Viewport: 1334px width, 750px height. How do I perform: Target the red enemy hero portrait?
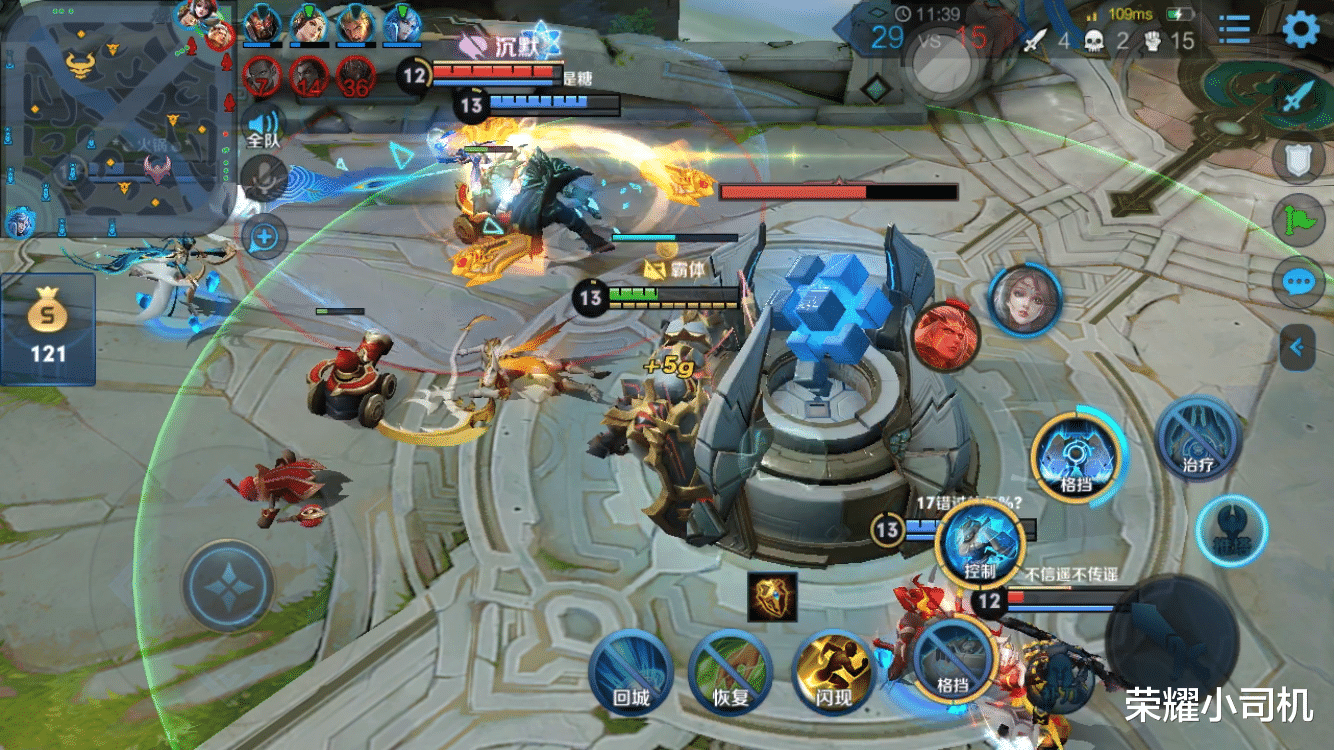[942, 336]
